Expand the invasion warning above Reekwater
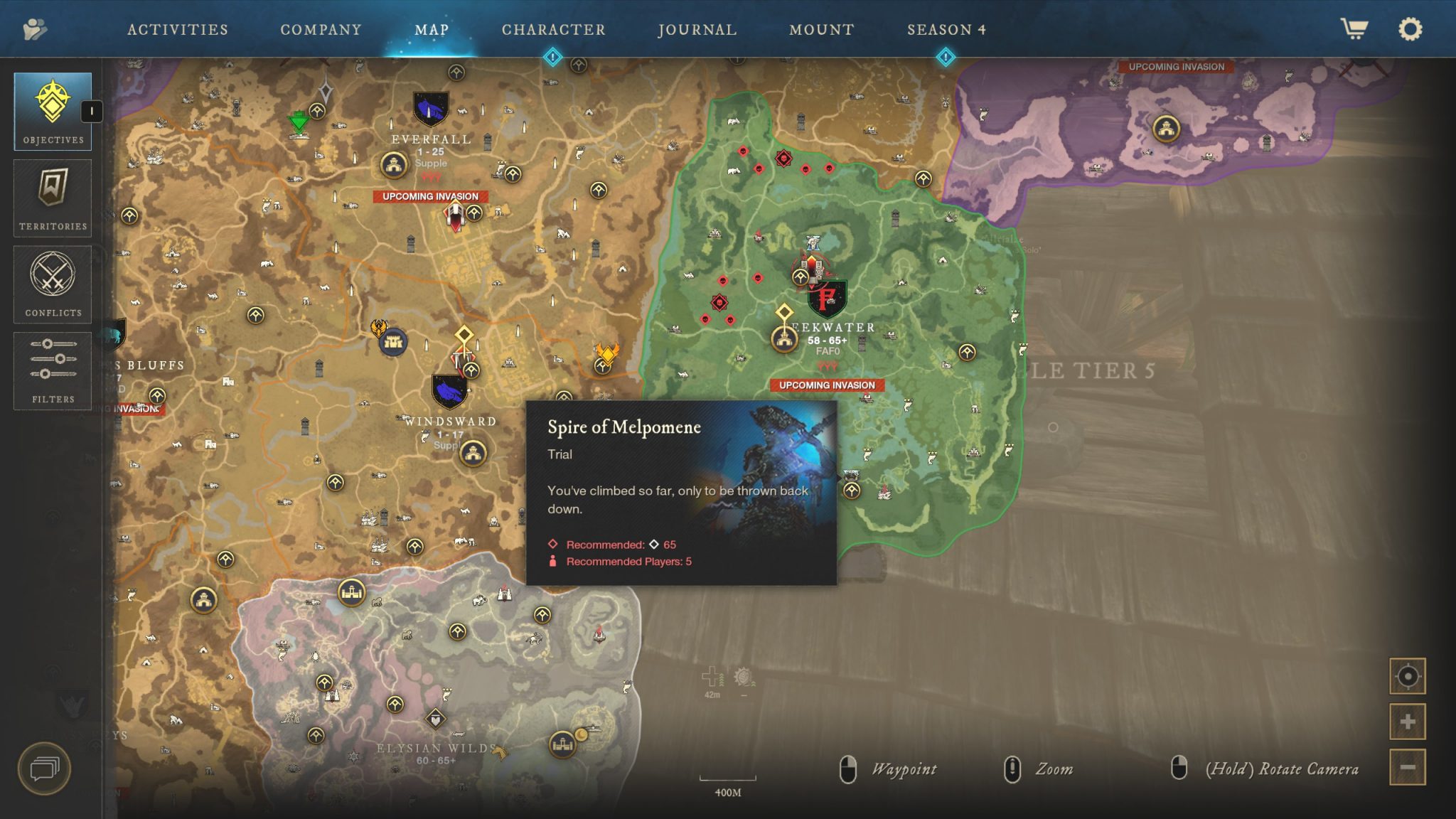 827,385
